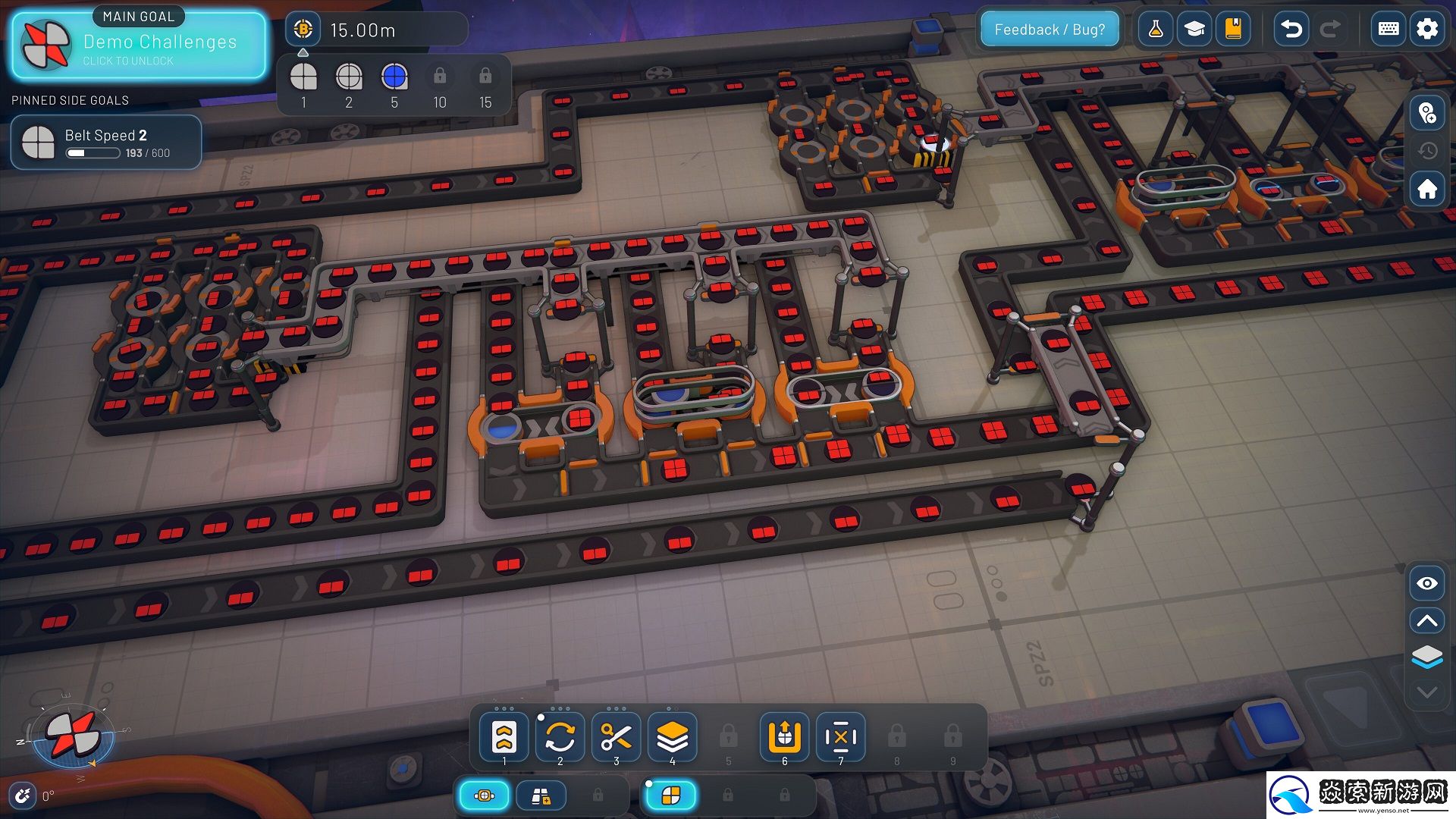
Task: Select the scissors cutter tool
Action: tap(616, 736)
